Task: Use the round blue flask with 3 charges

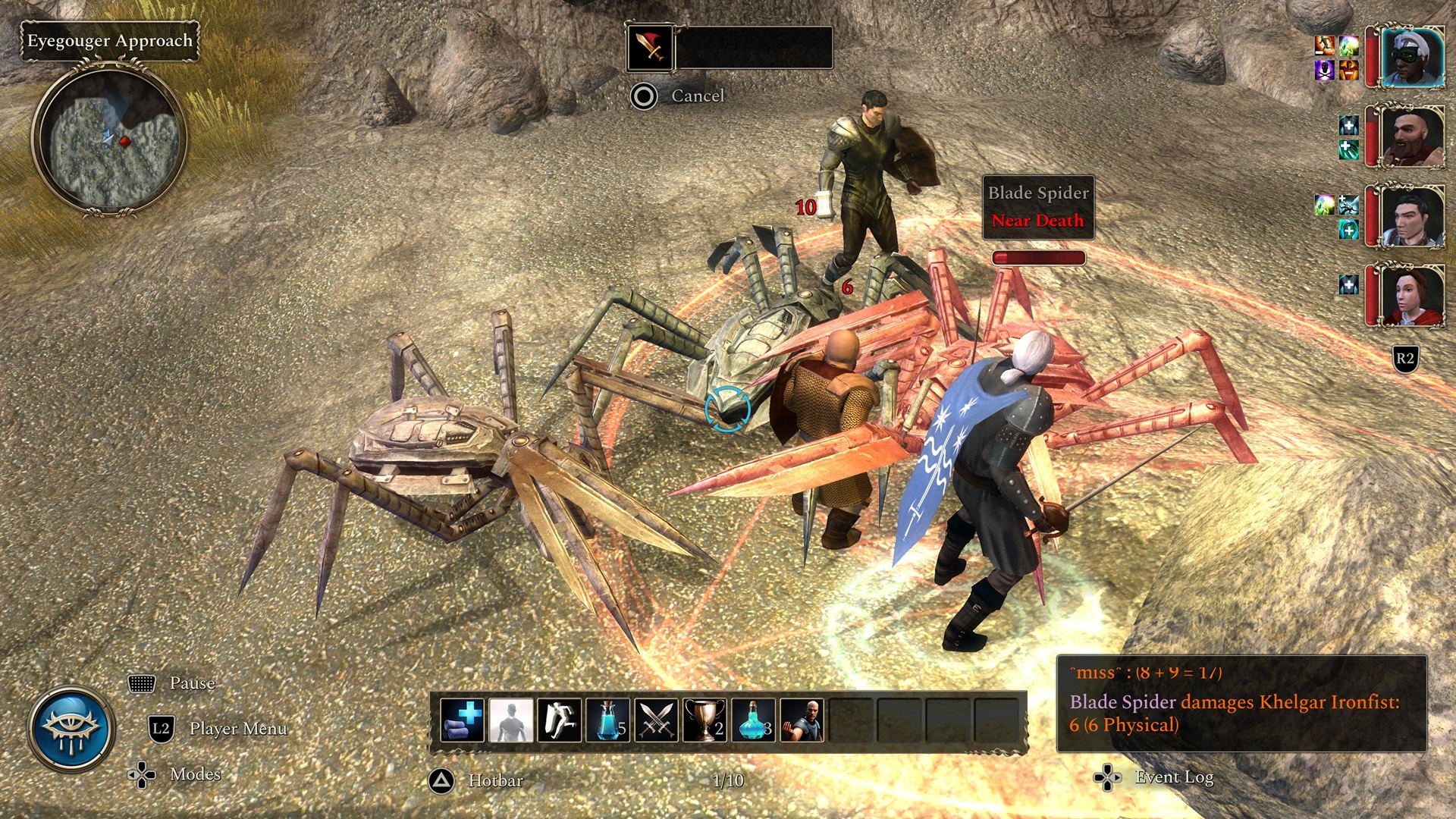Action: [x=753, y=720]
